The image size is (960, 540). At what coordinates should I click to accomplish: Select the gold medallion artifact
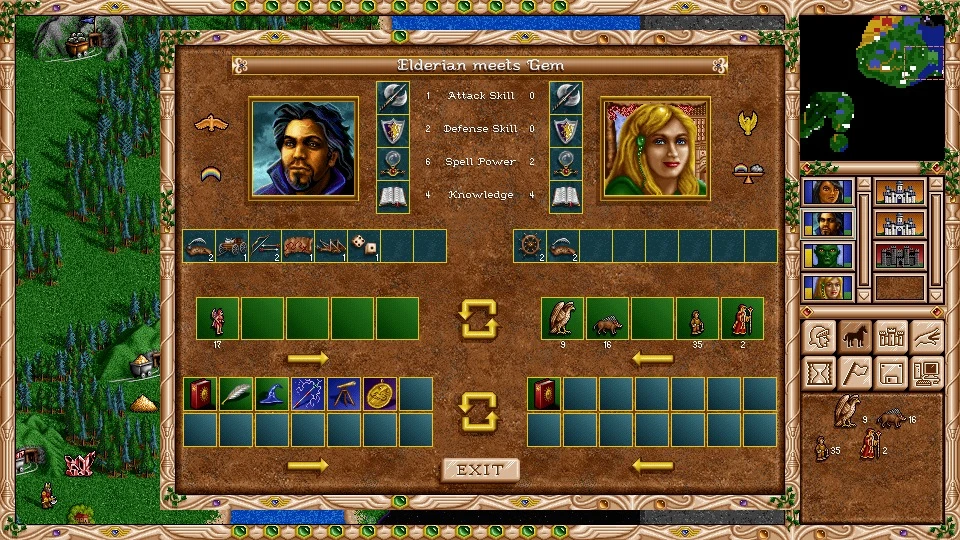click(380, 394)
